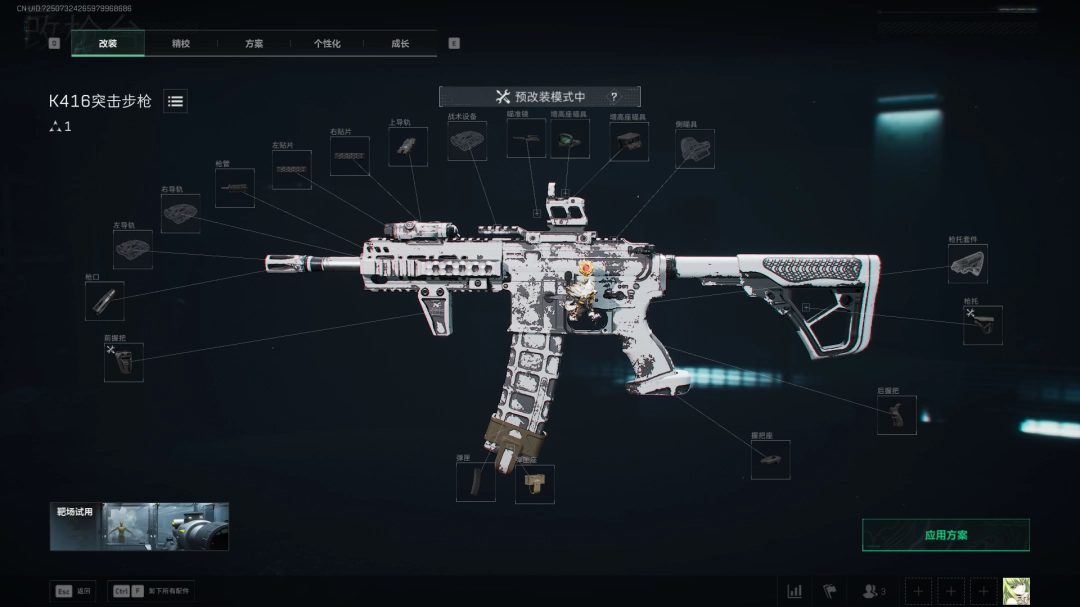Select the 弹匣 magazine slot

(x=475, y=482)
